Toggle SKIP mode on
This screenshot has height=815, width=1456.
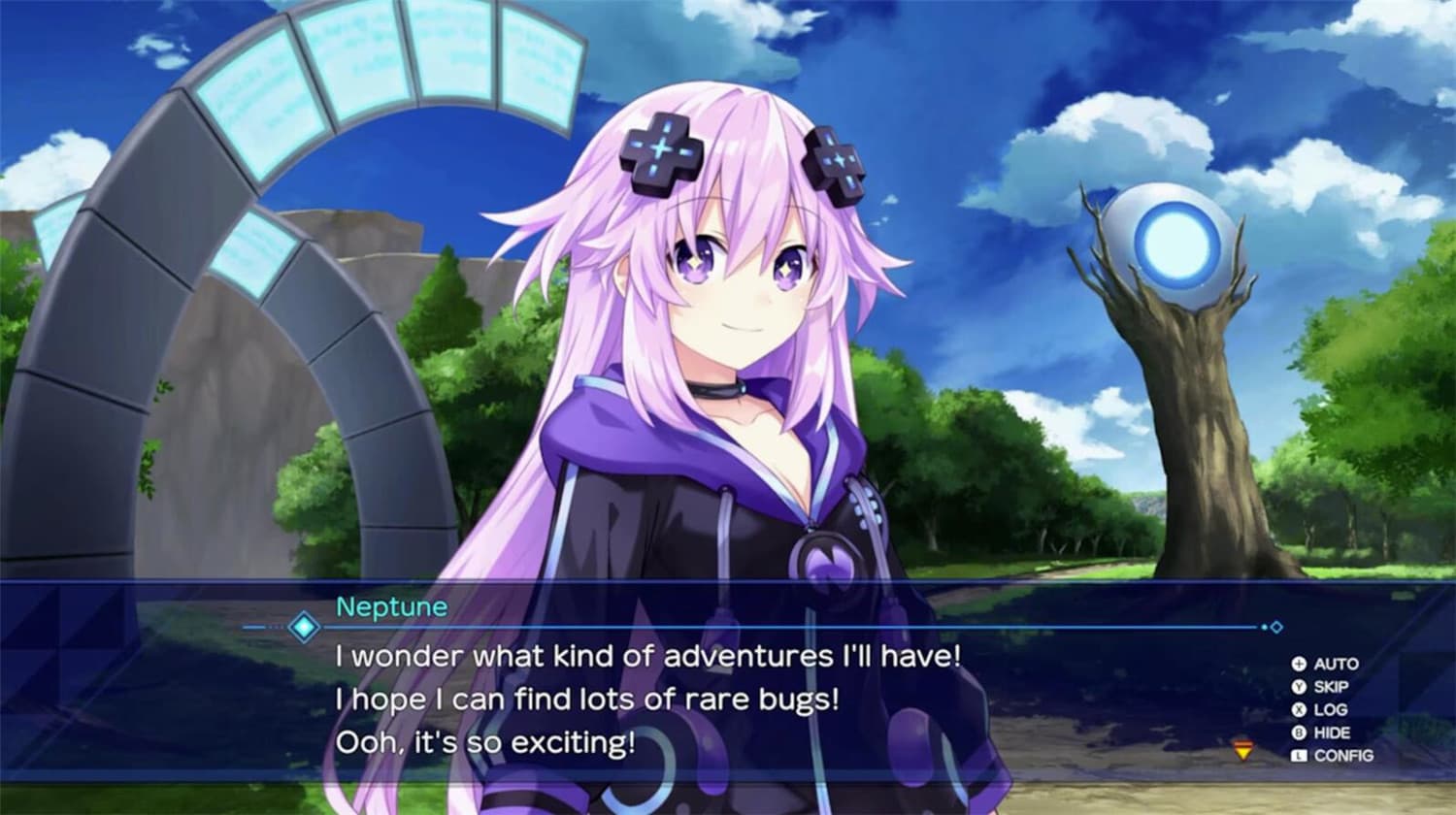pyautogui.click(x=1333, y=687)
